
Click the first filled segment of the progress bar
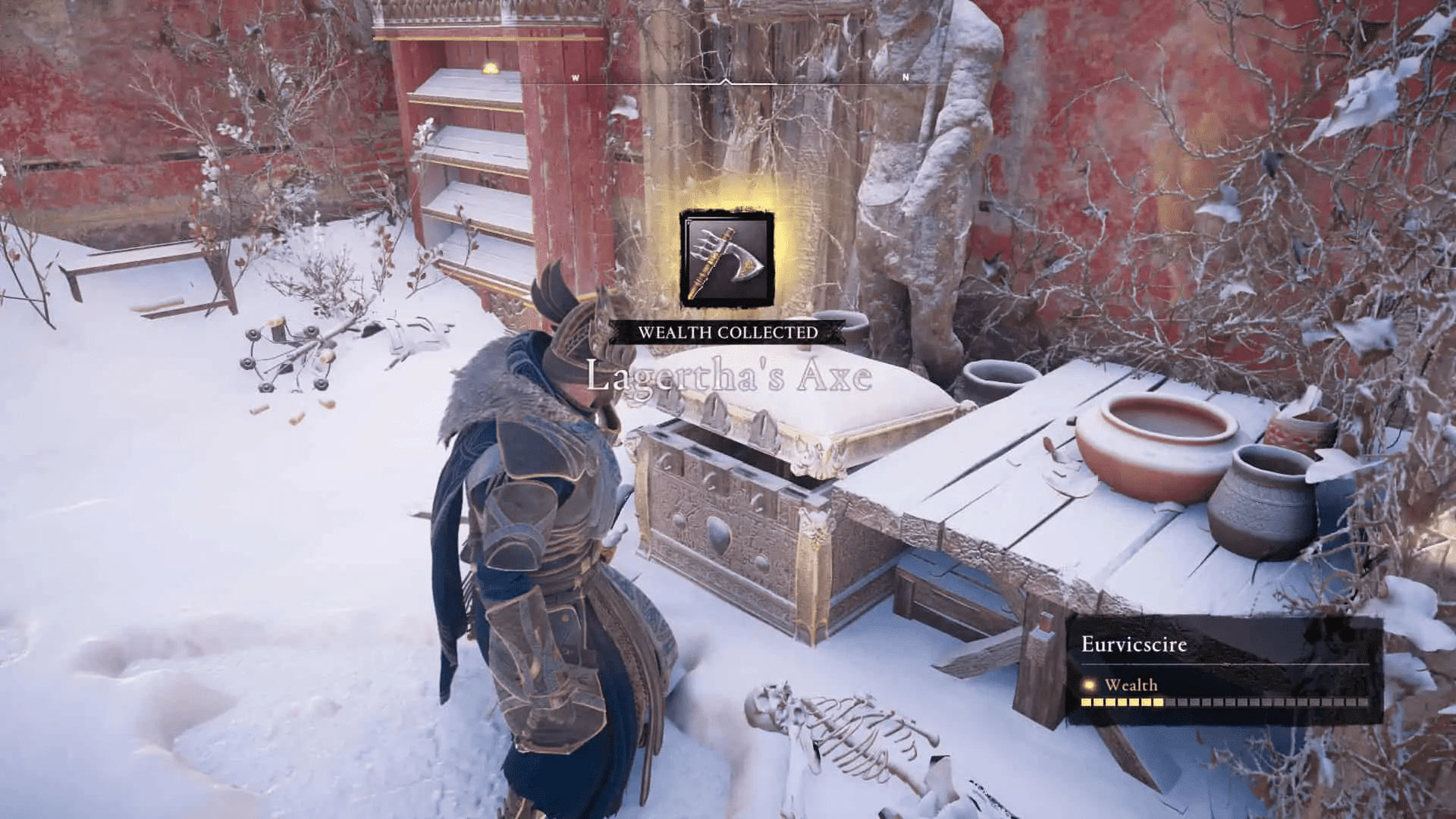1087,701
